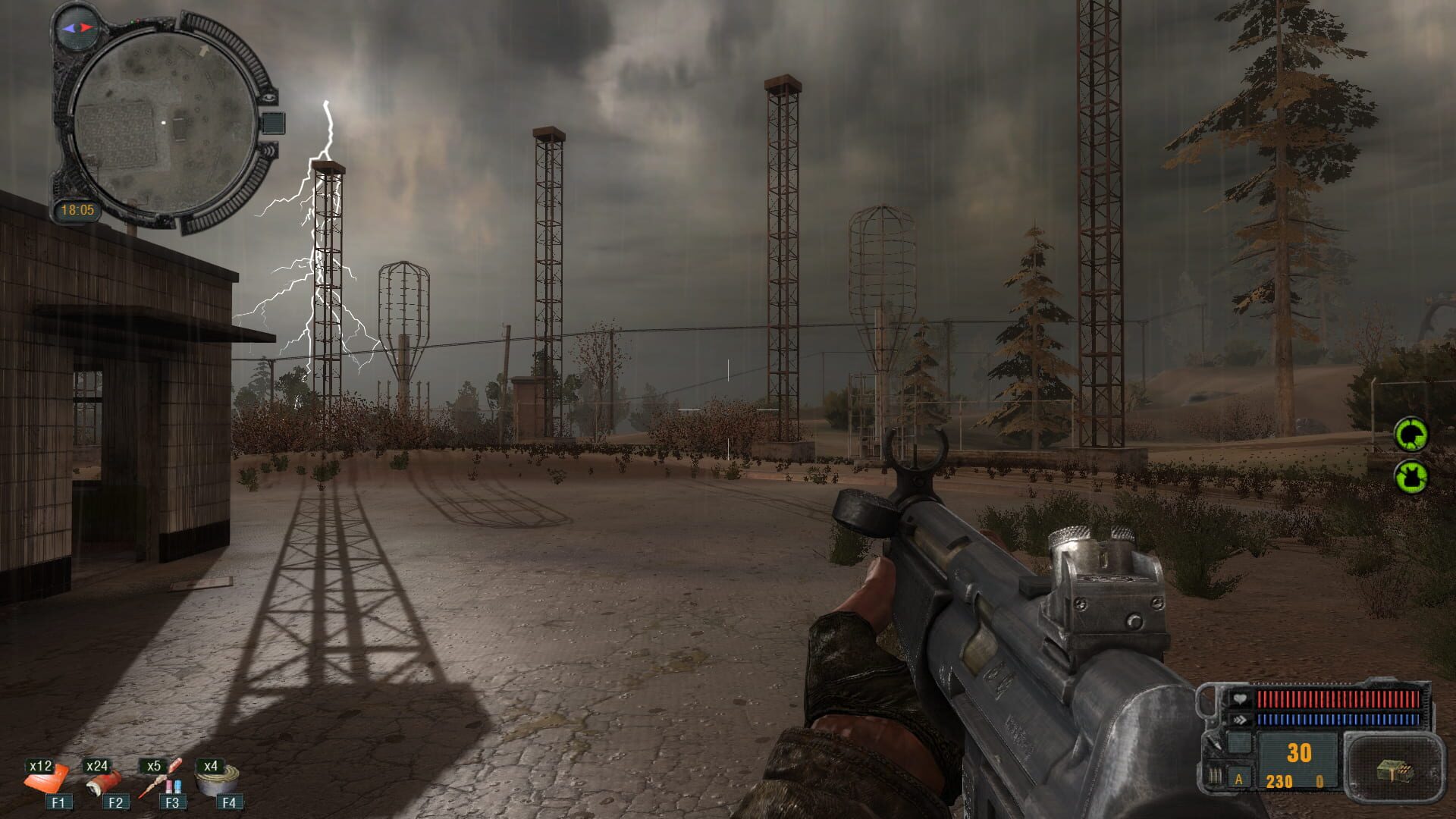
Task: Click the heart health icon on the HUD
Action: [x=1240, y=698]
